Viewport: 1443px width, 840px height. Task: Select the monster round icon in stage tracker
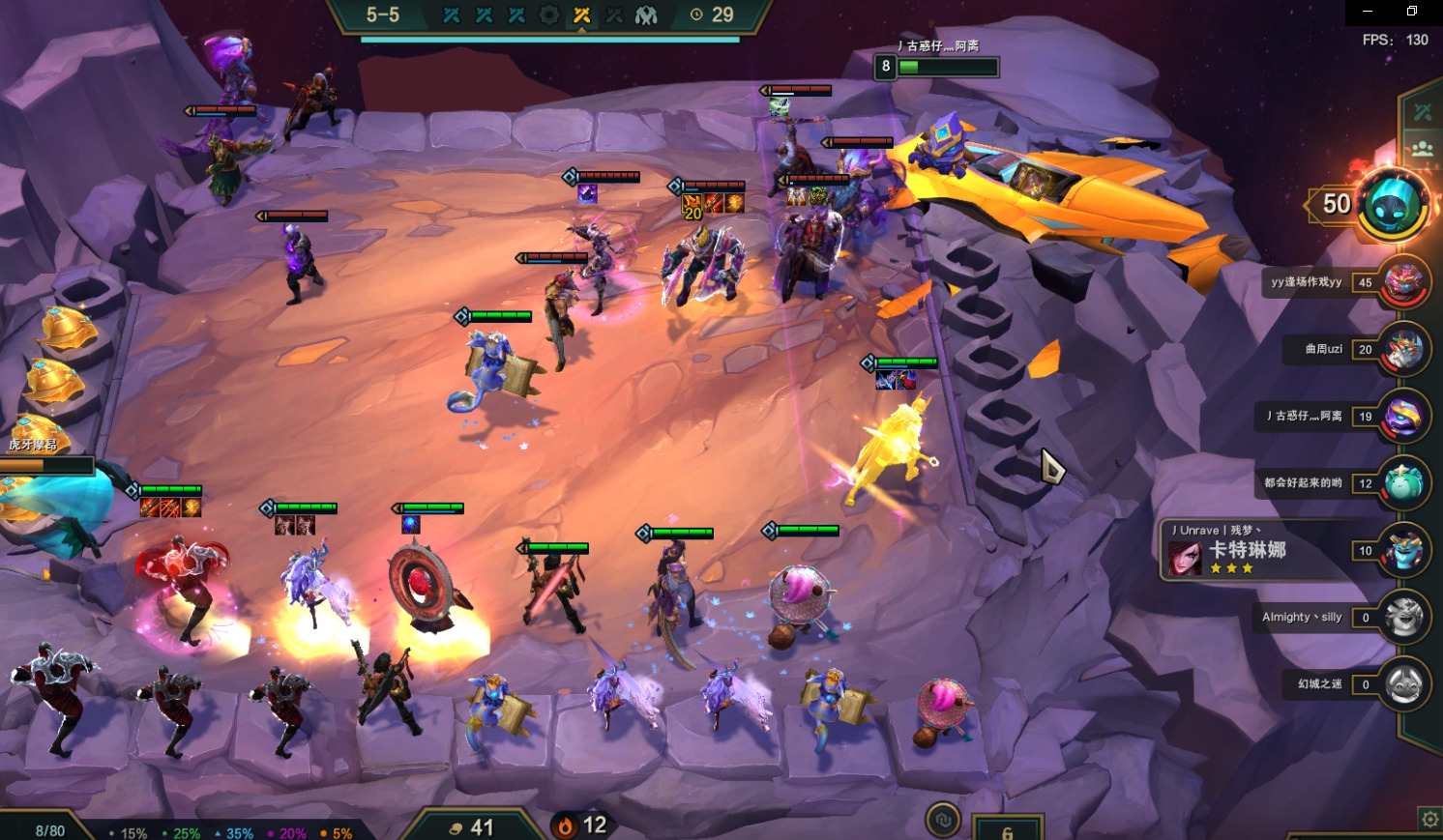click(646, 15)
